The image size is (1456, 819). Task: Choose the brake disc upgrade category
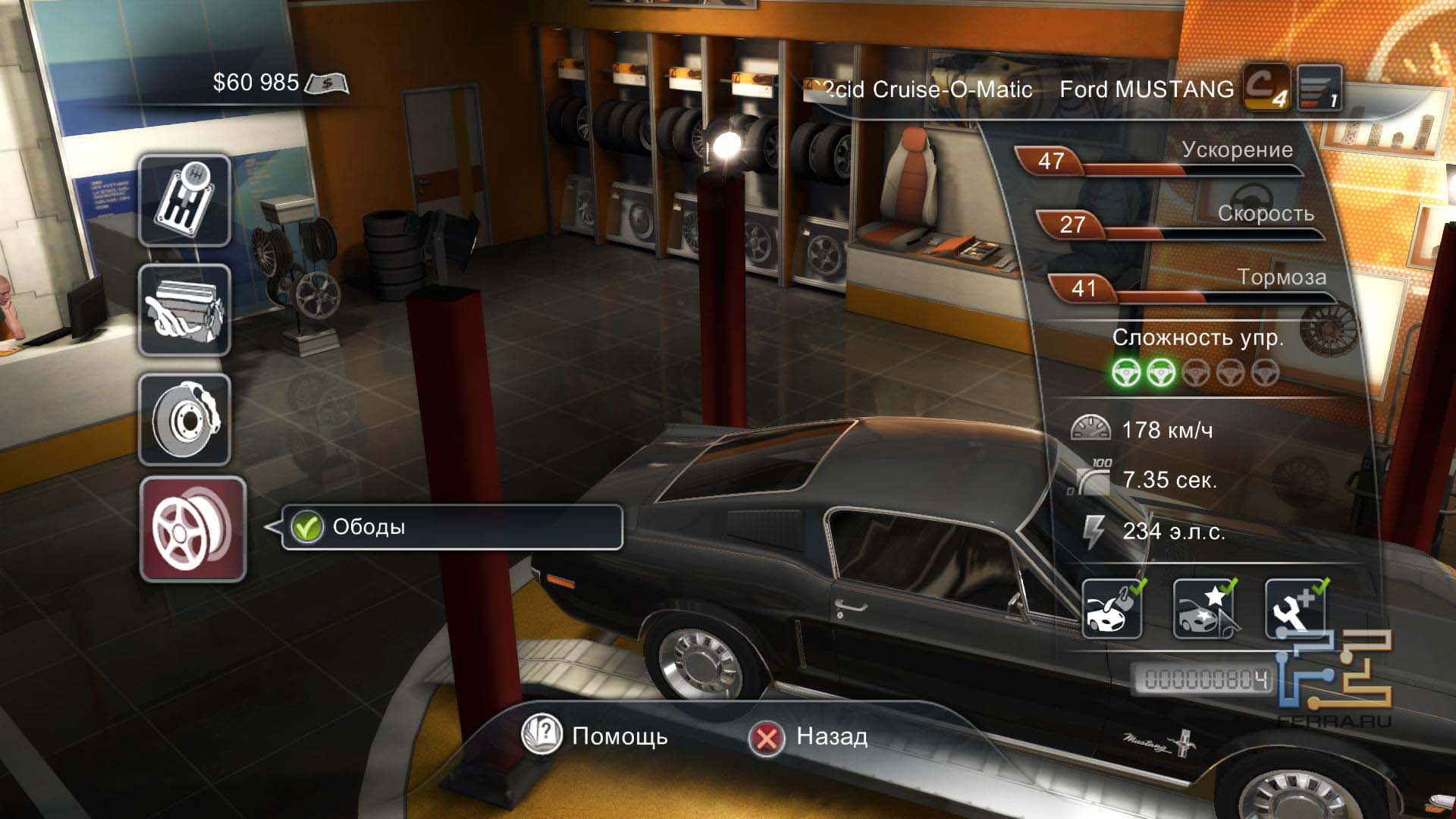tap(184, 419)
